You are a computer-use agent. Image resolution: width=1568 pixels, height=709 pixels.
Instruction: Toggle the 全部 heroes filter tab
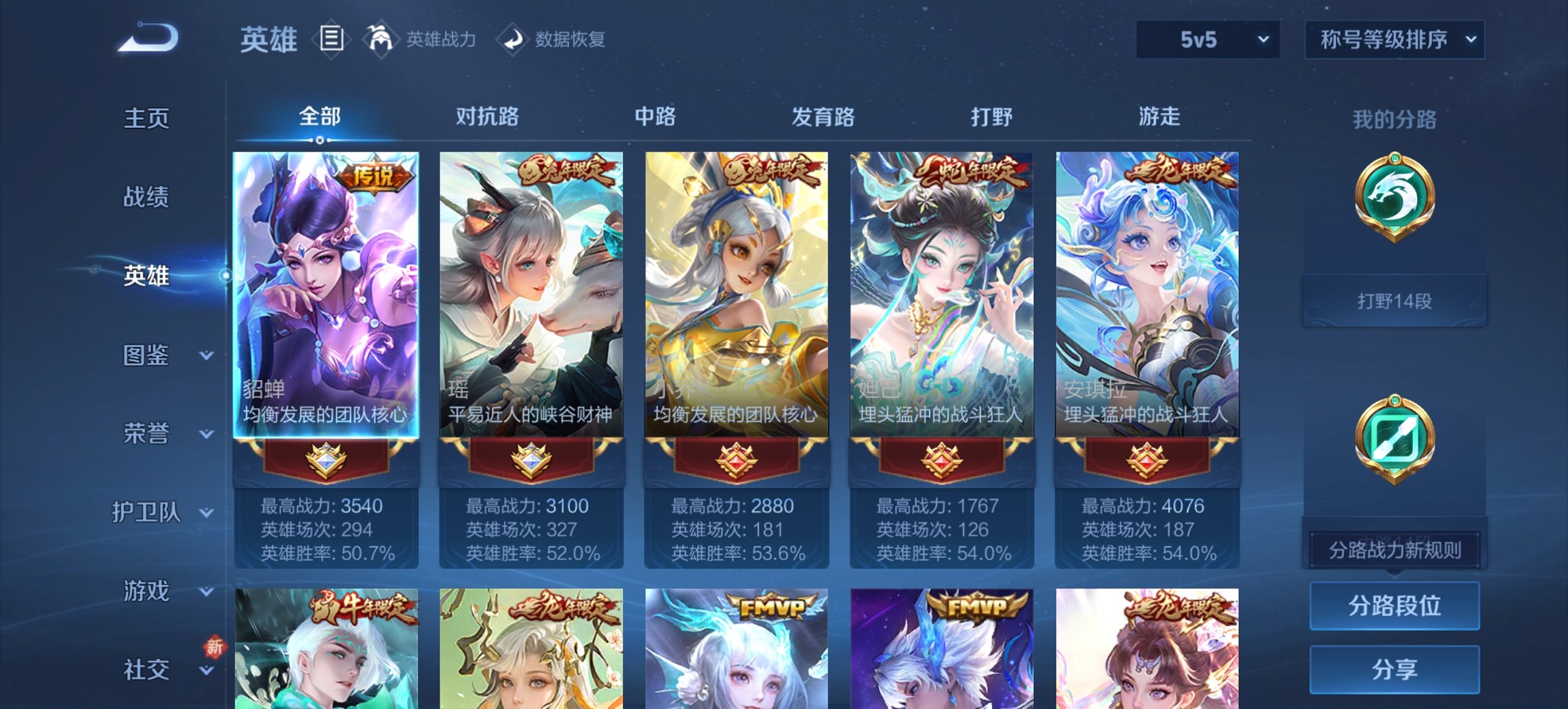[x=318, y=117]
